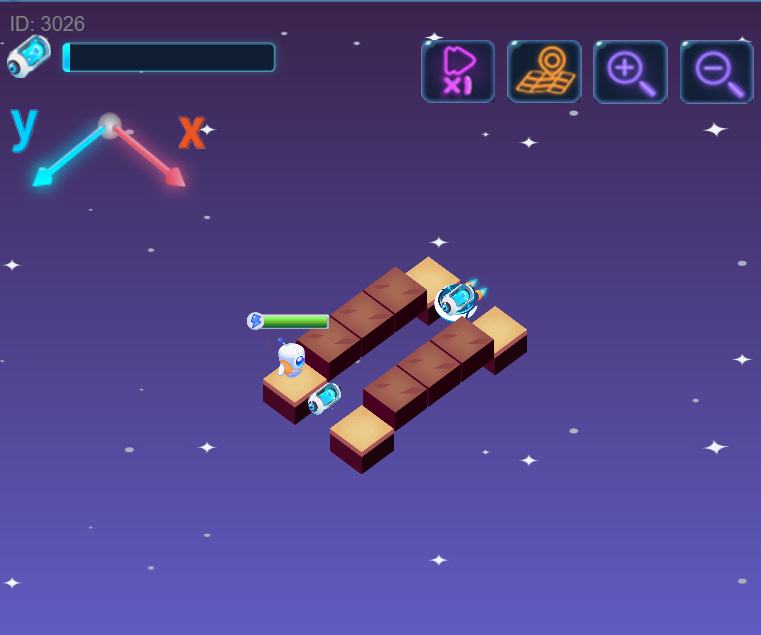The width and height of the screenshot is (761, 635).
Task: Toggle the play speed x1 button
Action: (x=458, y=71)
